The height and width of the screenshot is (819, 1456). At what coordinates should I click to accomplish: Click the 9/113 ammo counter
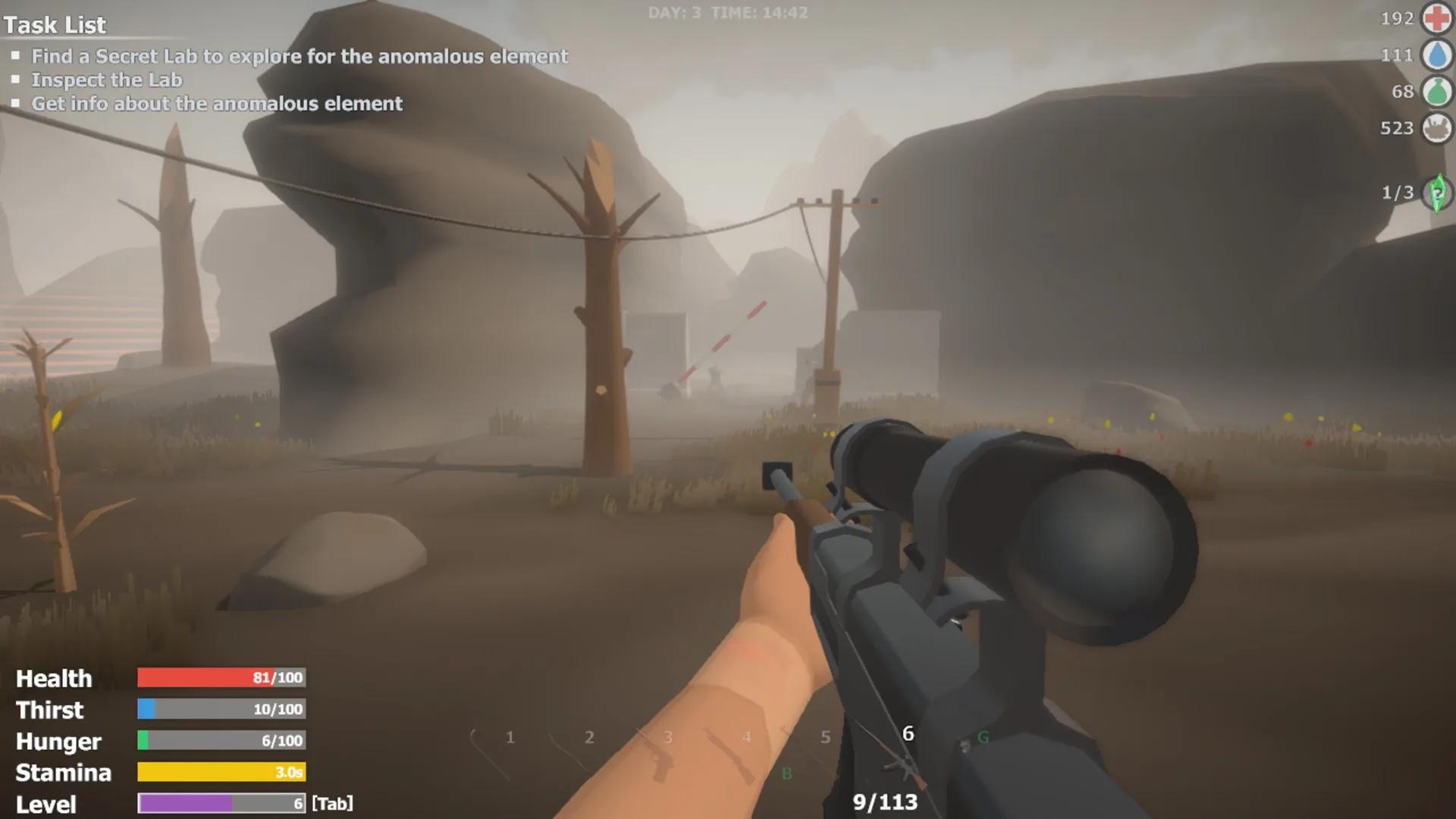coord(885,802)
